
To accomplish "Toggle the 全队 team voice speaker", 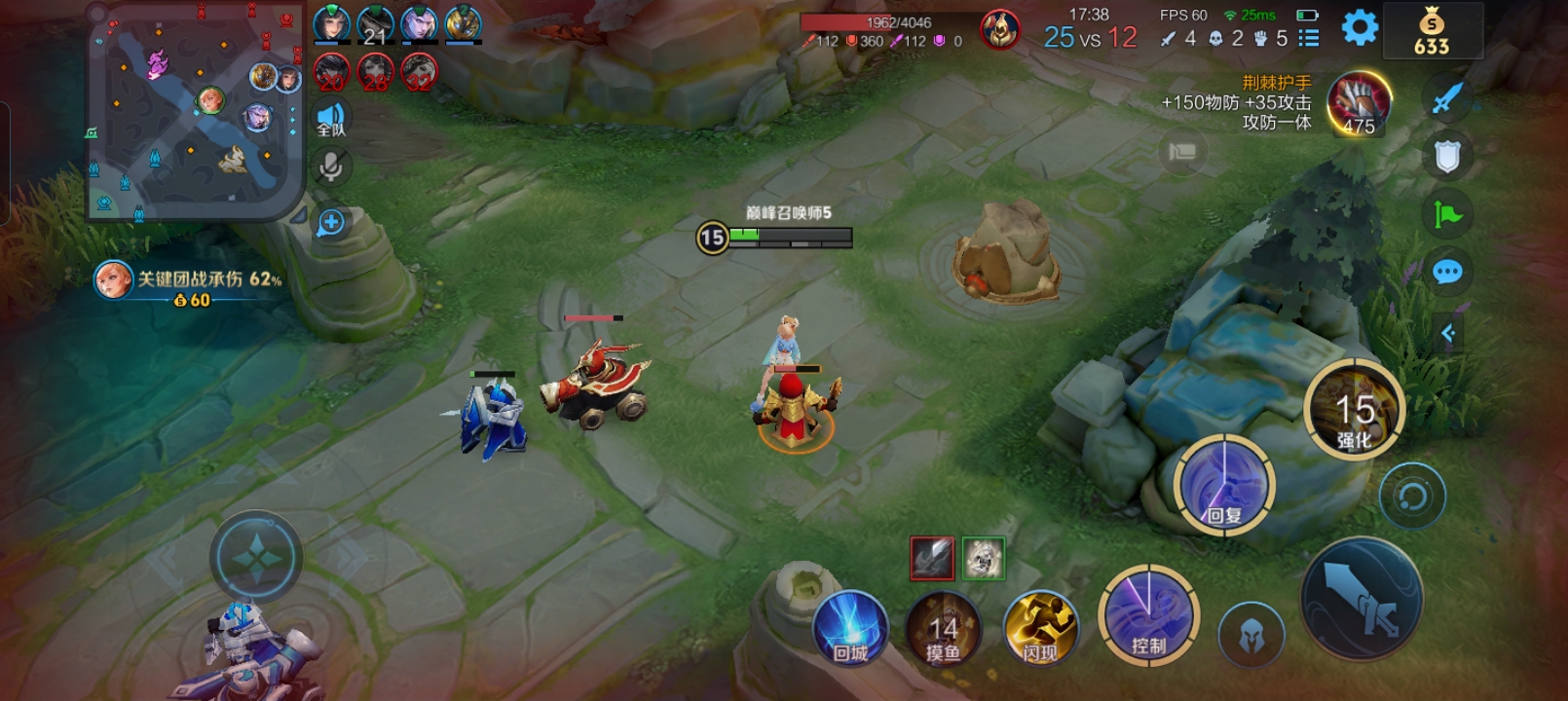I will 331,119.
